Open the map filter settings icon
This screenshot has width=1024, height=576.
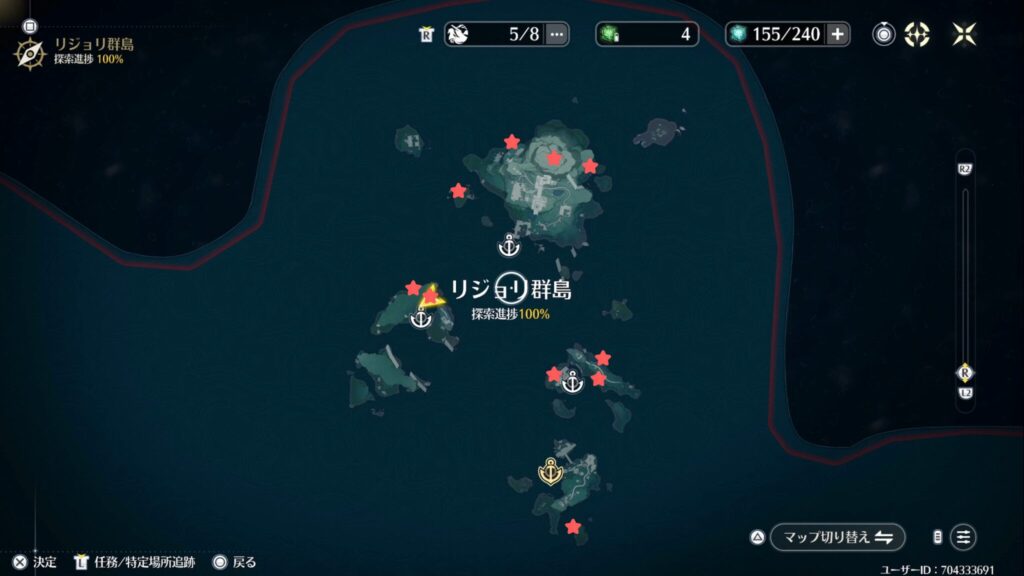coord(963,537)
